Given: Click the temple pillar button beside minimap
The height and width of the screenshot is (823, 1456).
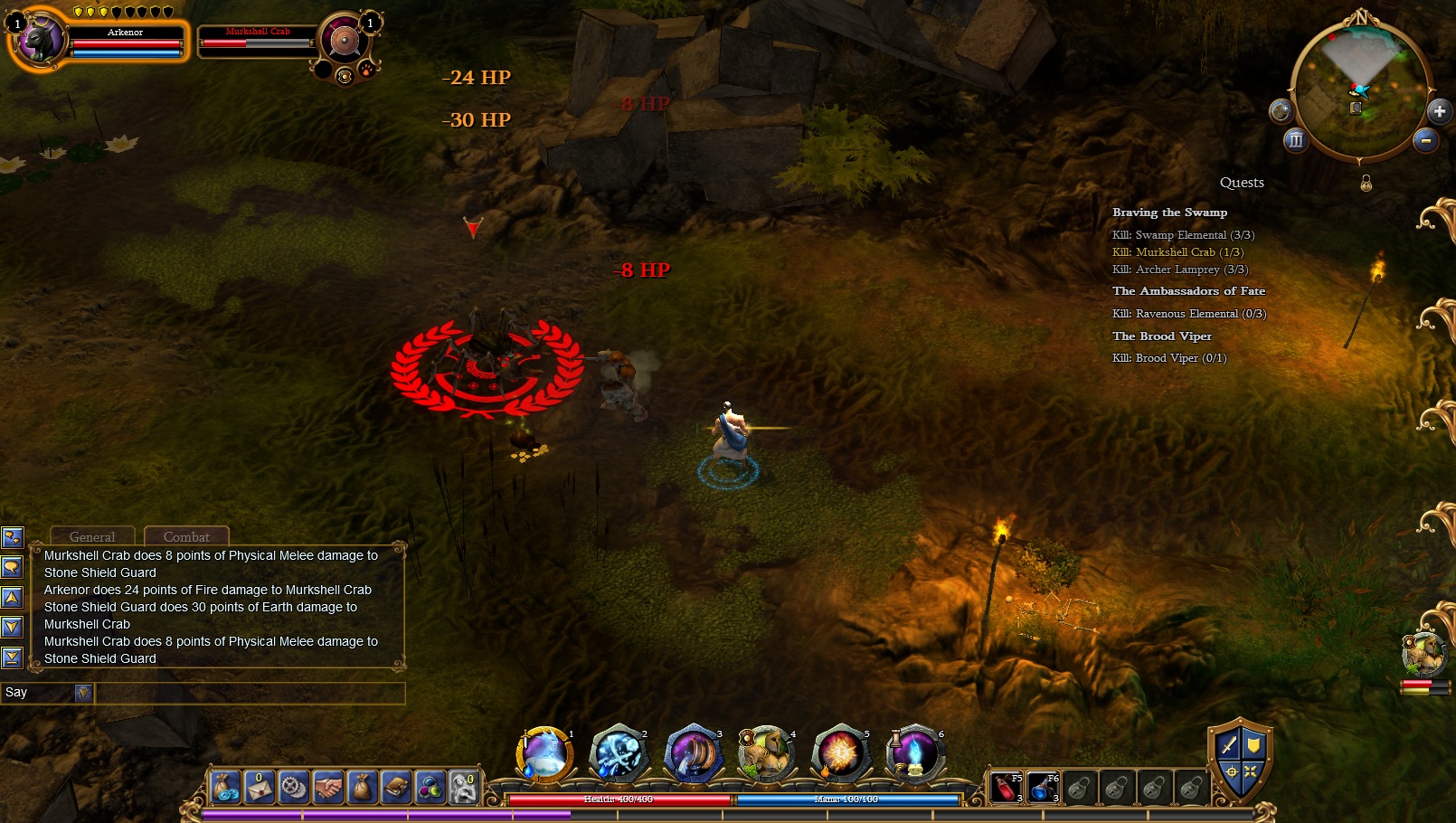Looking at the screenshot, I should [1296, 140].
